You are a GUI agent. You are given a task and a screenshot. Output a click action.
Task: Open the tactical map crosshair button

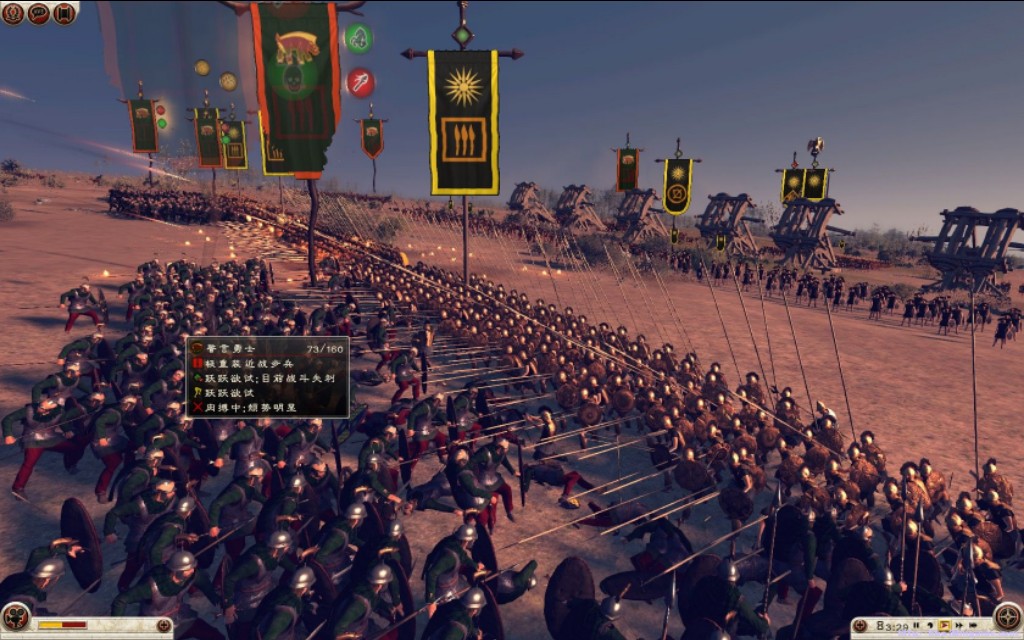(1007, 616)
